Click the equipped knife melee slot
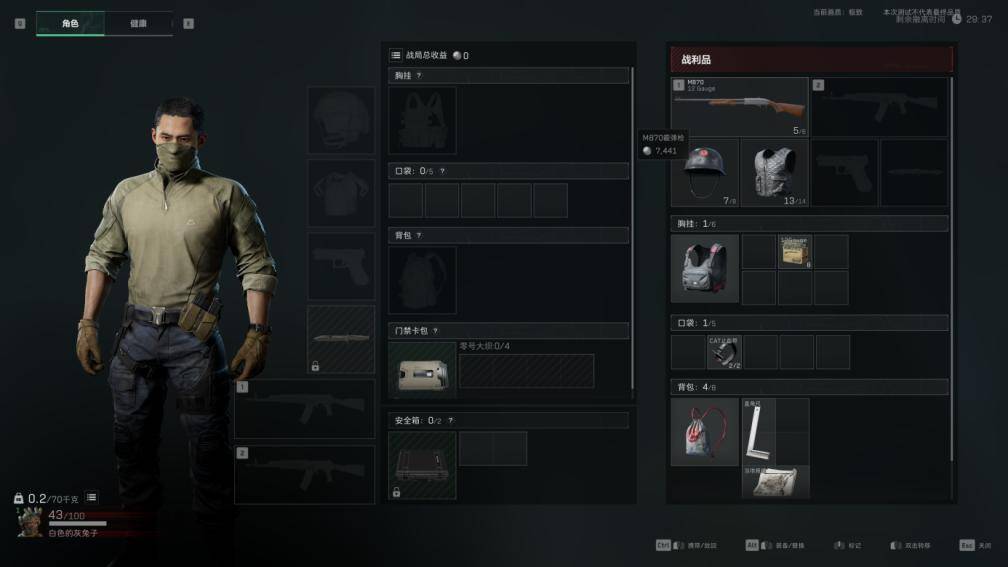The width and height of the screenshot is (1008, 567). click(x=341, y=339)
